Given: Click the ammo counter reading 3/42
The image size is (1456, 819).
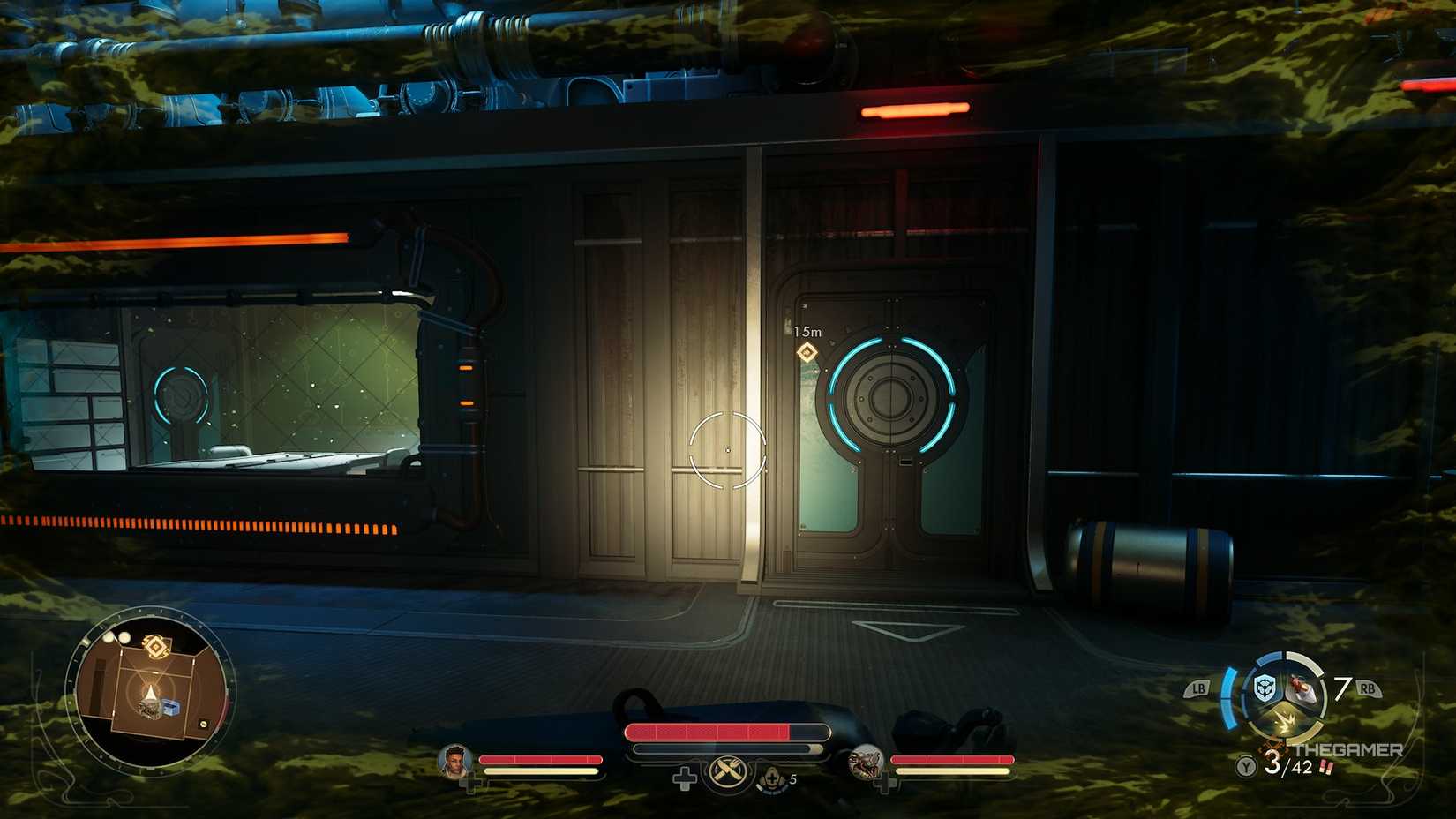Looking at the screenshot, I should pyautogui.click(x=1288, y=766).
